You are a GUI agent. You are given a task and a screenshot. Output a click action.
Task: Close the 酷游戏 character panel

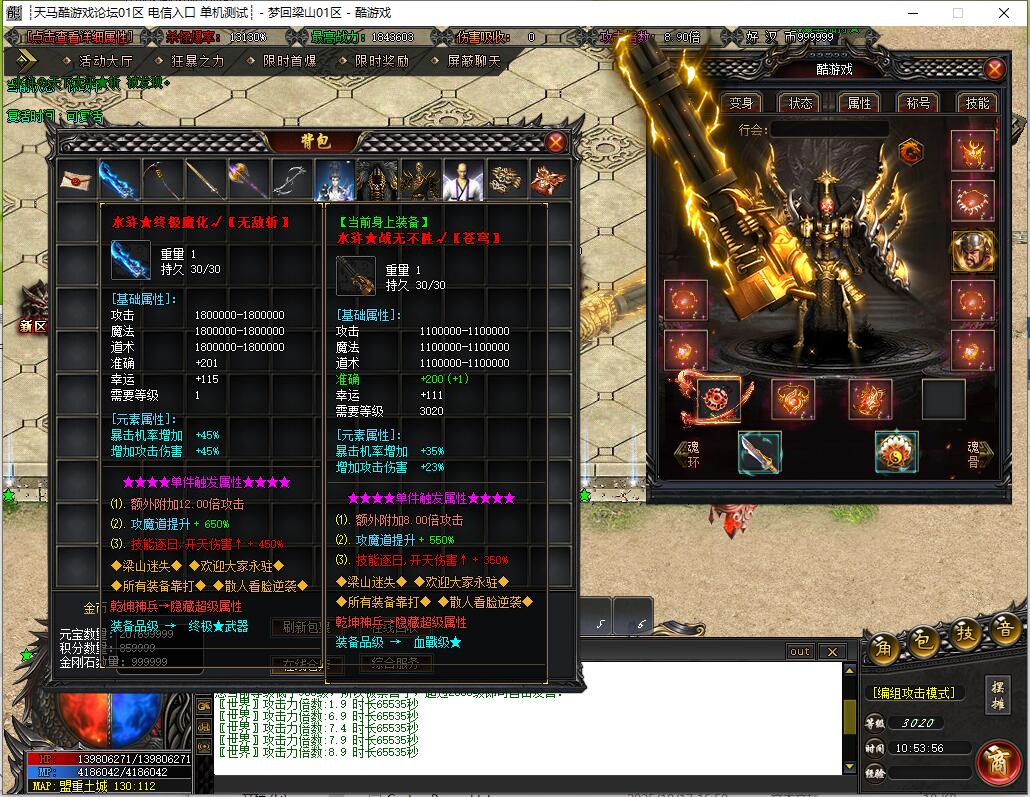point(994,69)
